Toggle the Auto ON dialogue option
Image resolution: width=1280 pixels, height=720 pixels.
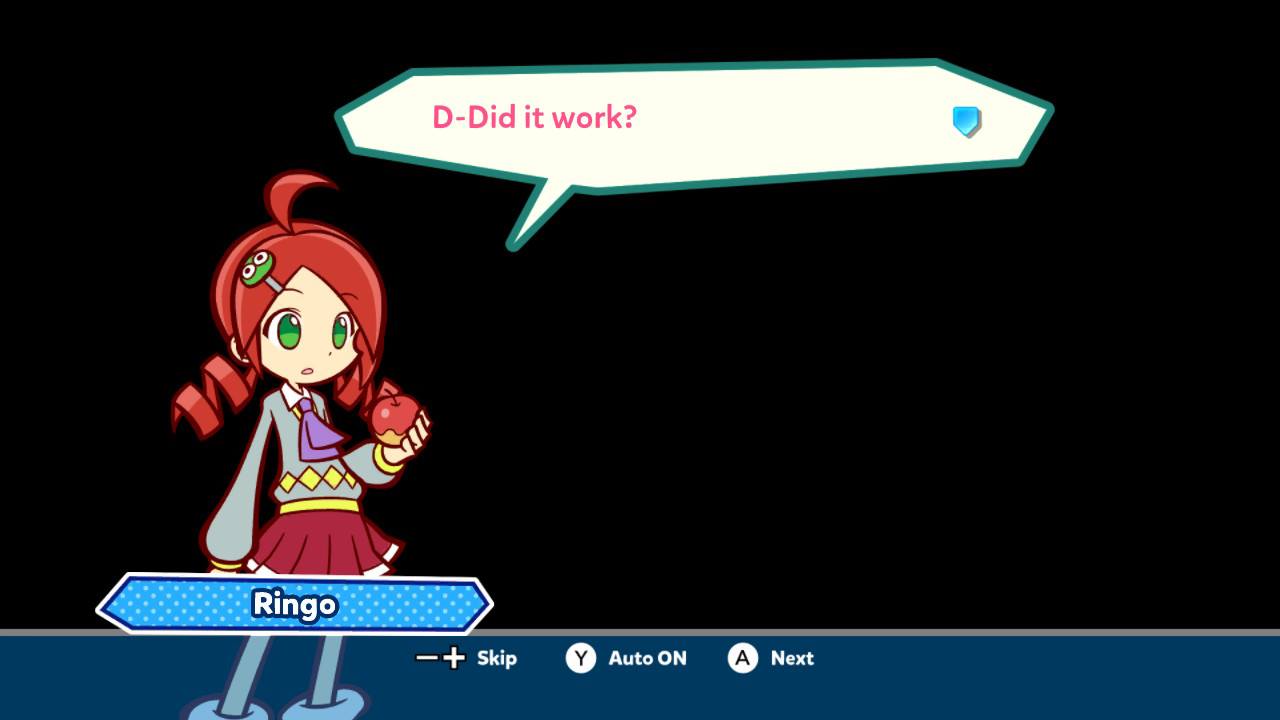647,658
